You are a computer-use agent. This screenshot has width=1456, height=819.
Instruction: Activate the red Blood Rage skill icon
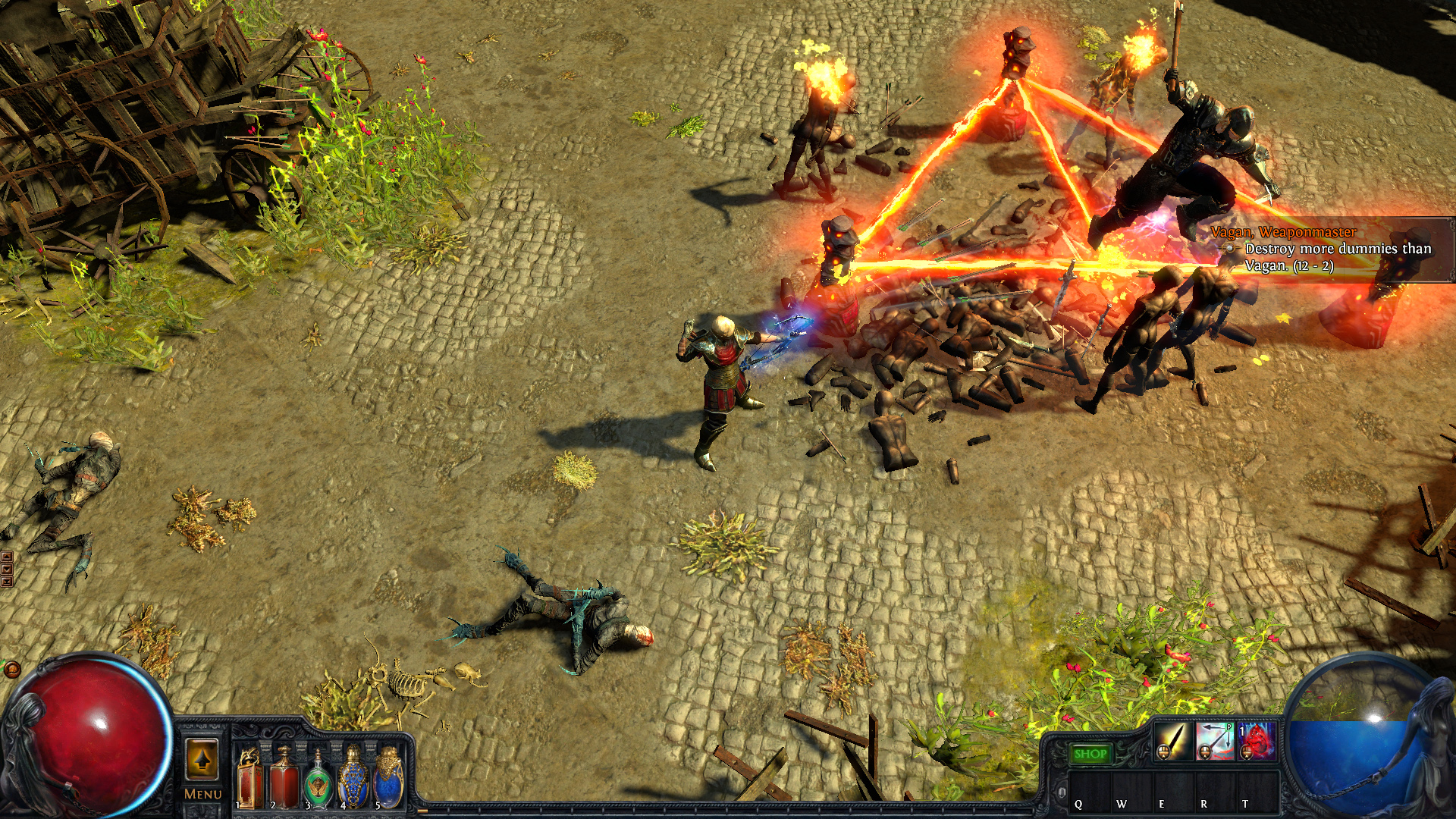1257,742
